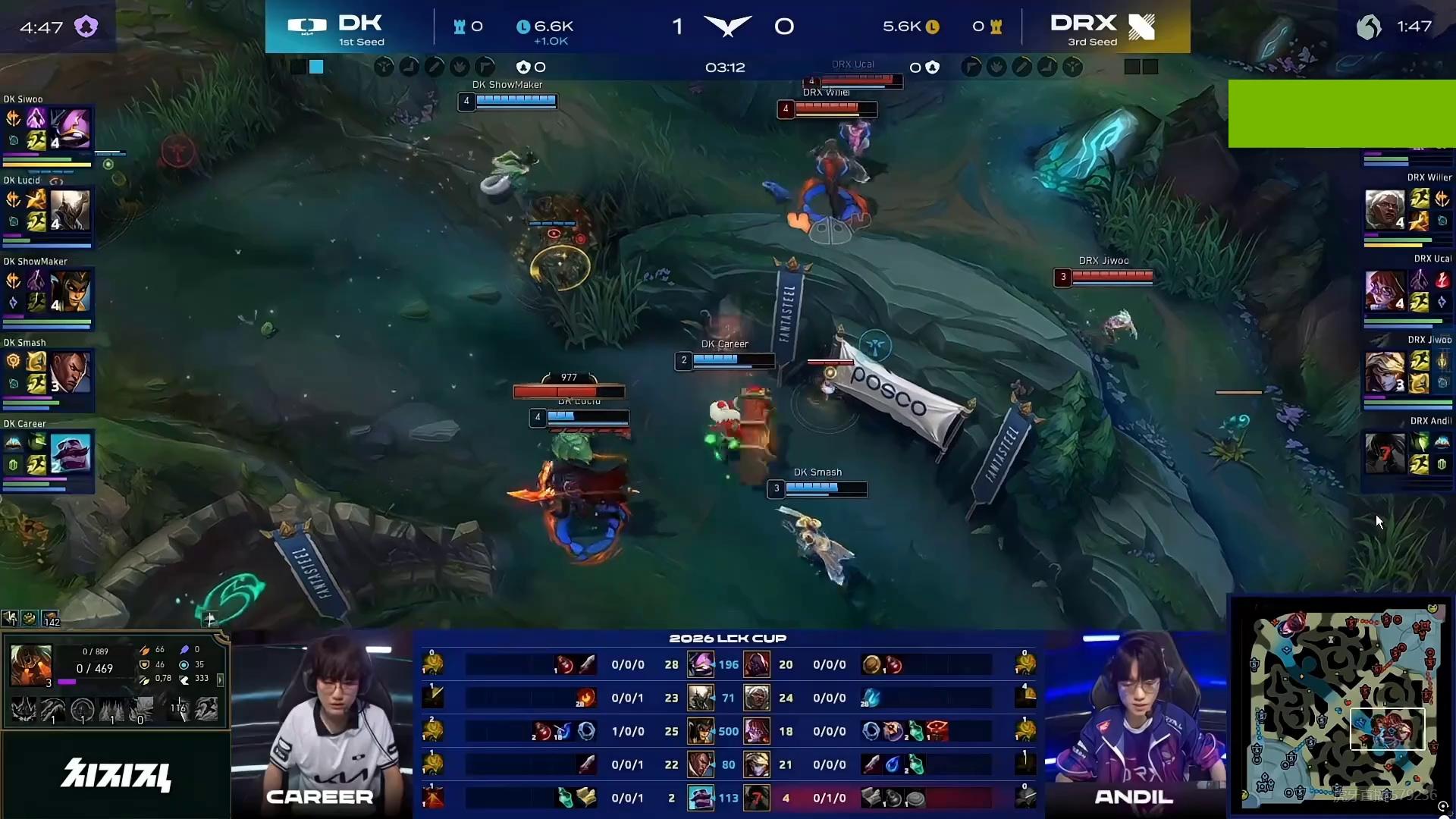
Task: Select DK Lucid's champion portrait
Action: (71, 209)
